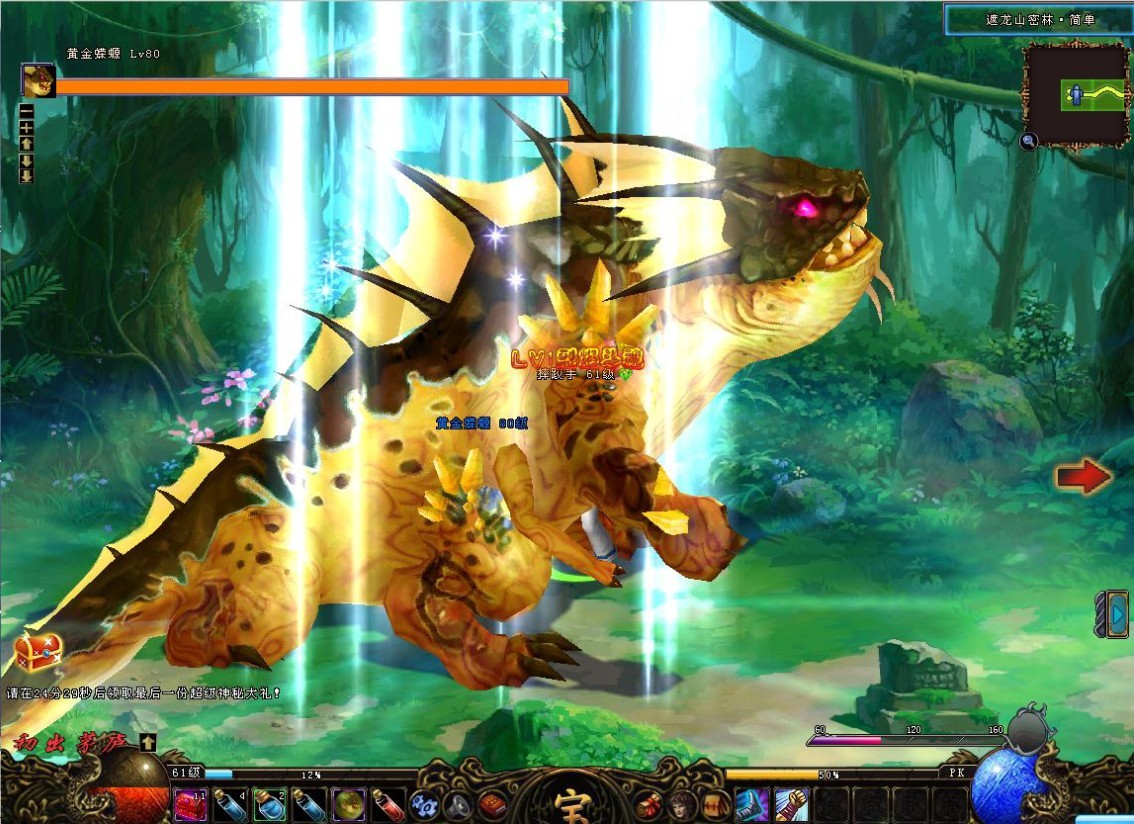The image size is (1134, 824).
Task: Click the plus button under the boss portrait
Action: pyautogui.click(x=26, y=127)
